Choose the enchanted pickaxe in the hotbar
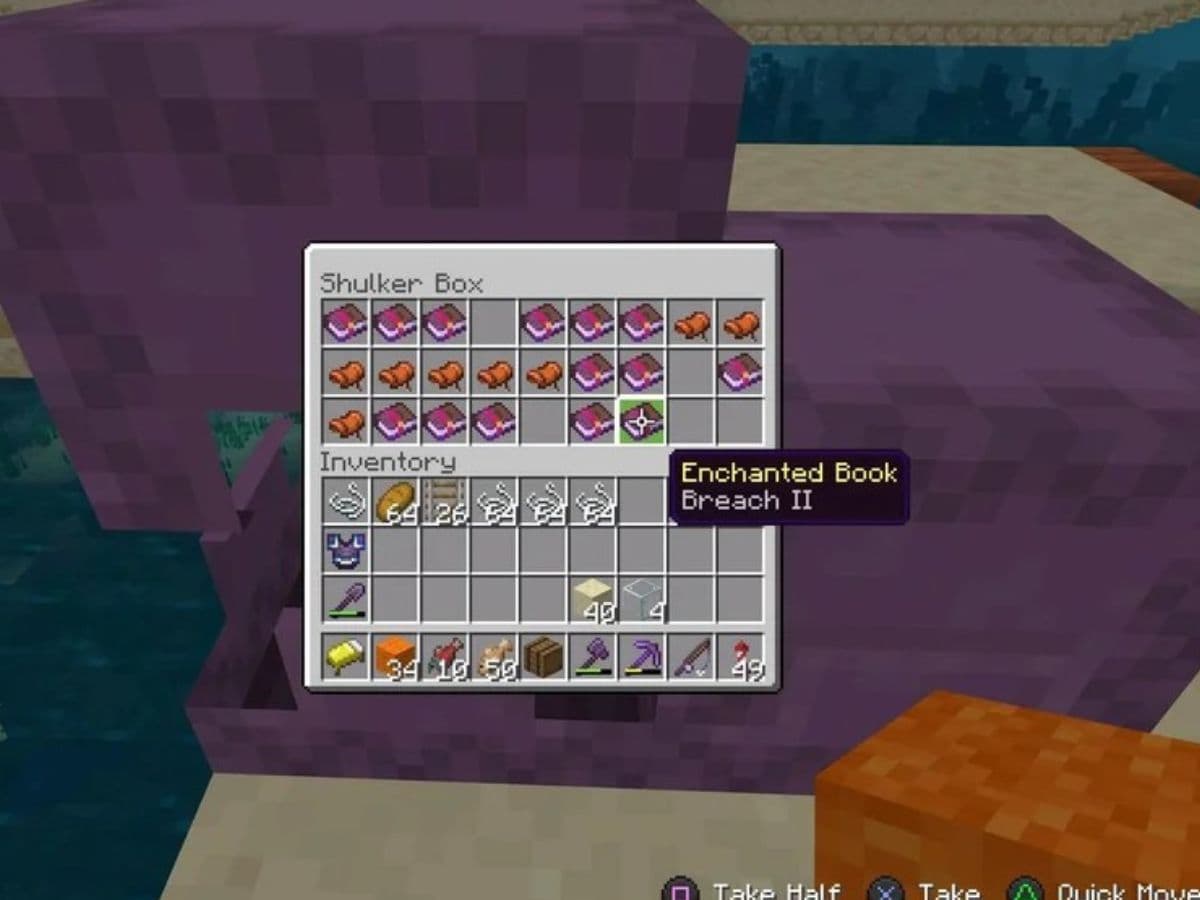The image size is (1200, 900). [642, 657]
